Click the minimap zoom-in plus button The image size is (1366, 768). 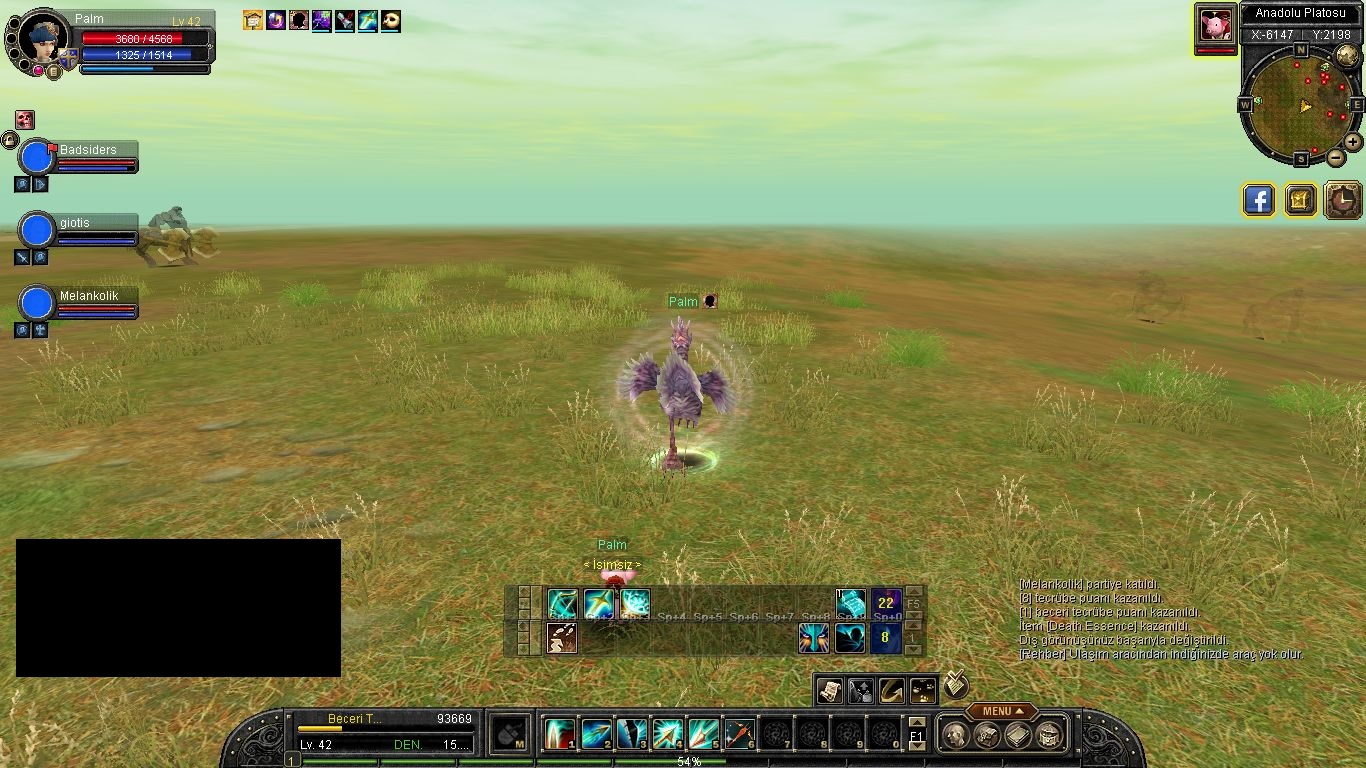point(1352,142)
